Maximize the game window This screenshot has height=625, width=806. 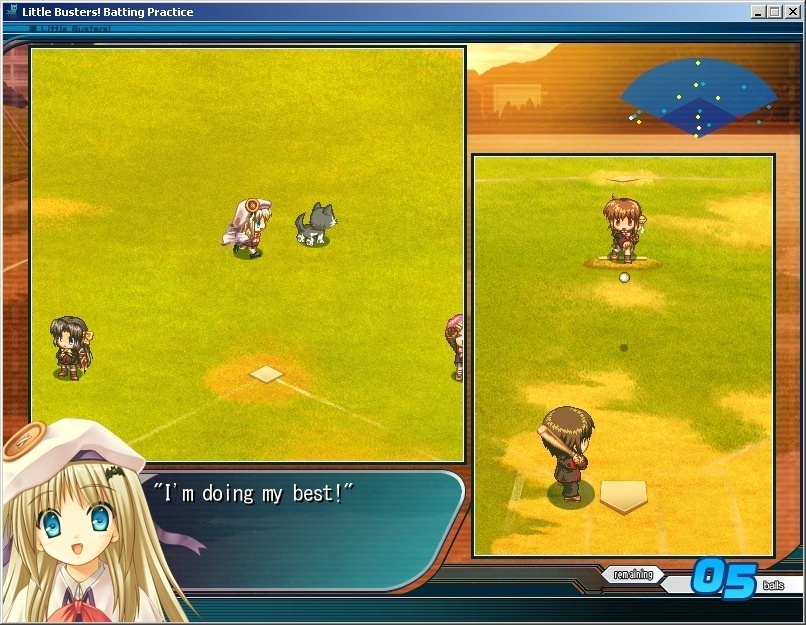pyautogui.click(x=774, y=12)
